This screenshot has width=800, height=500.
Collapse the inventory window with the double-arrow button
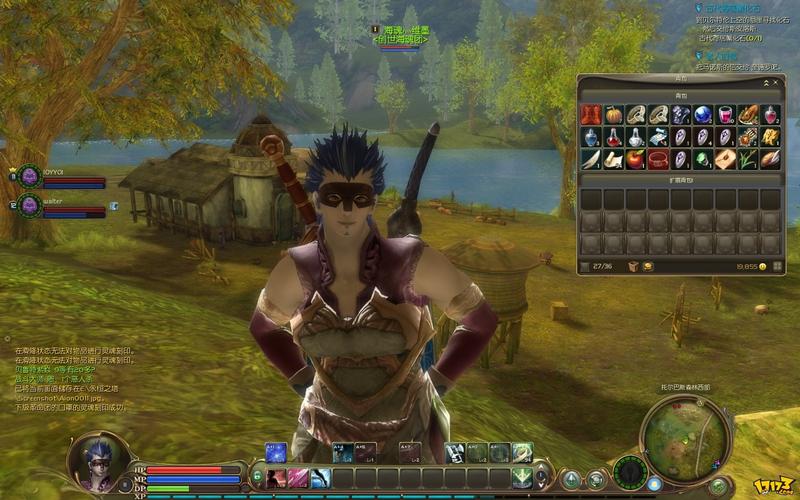tap(766, 82)
